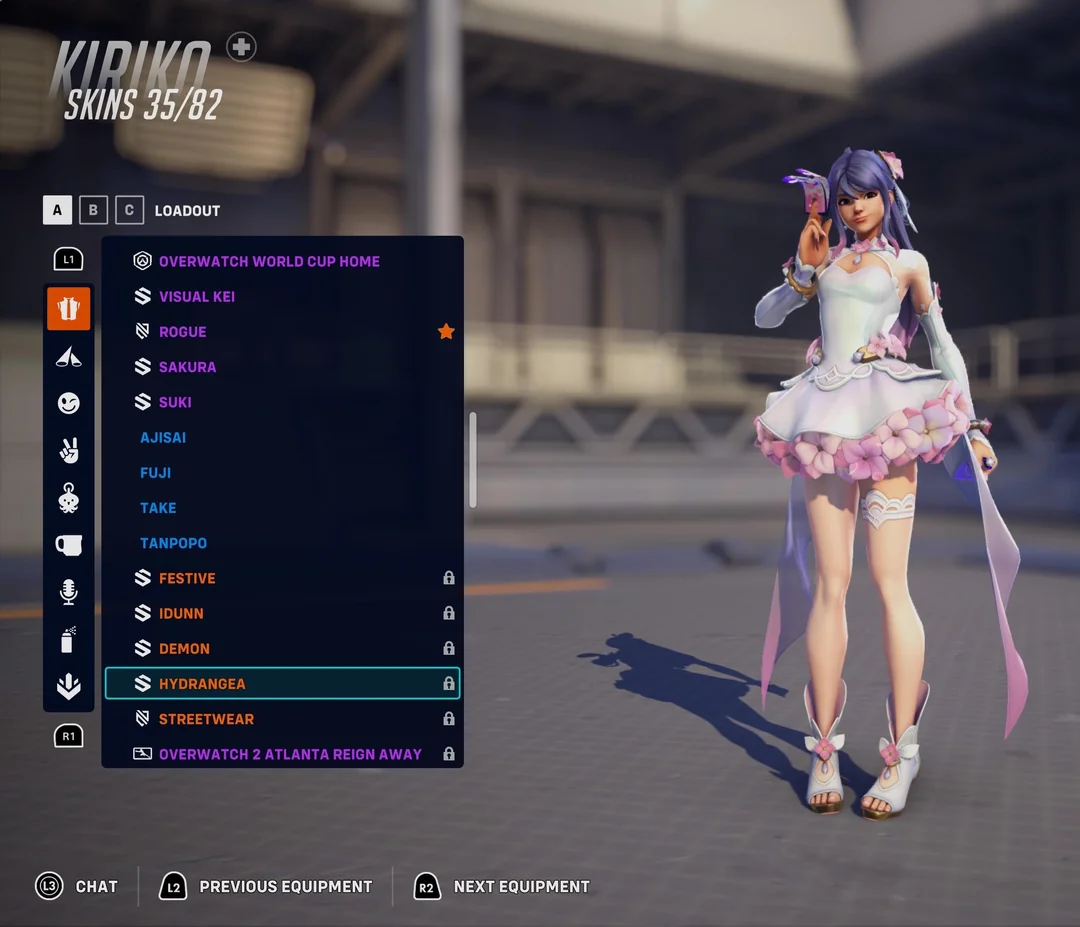Open the spray can sprays category

(x=68, y=639)
